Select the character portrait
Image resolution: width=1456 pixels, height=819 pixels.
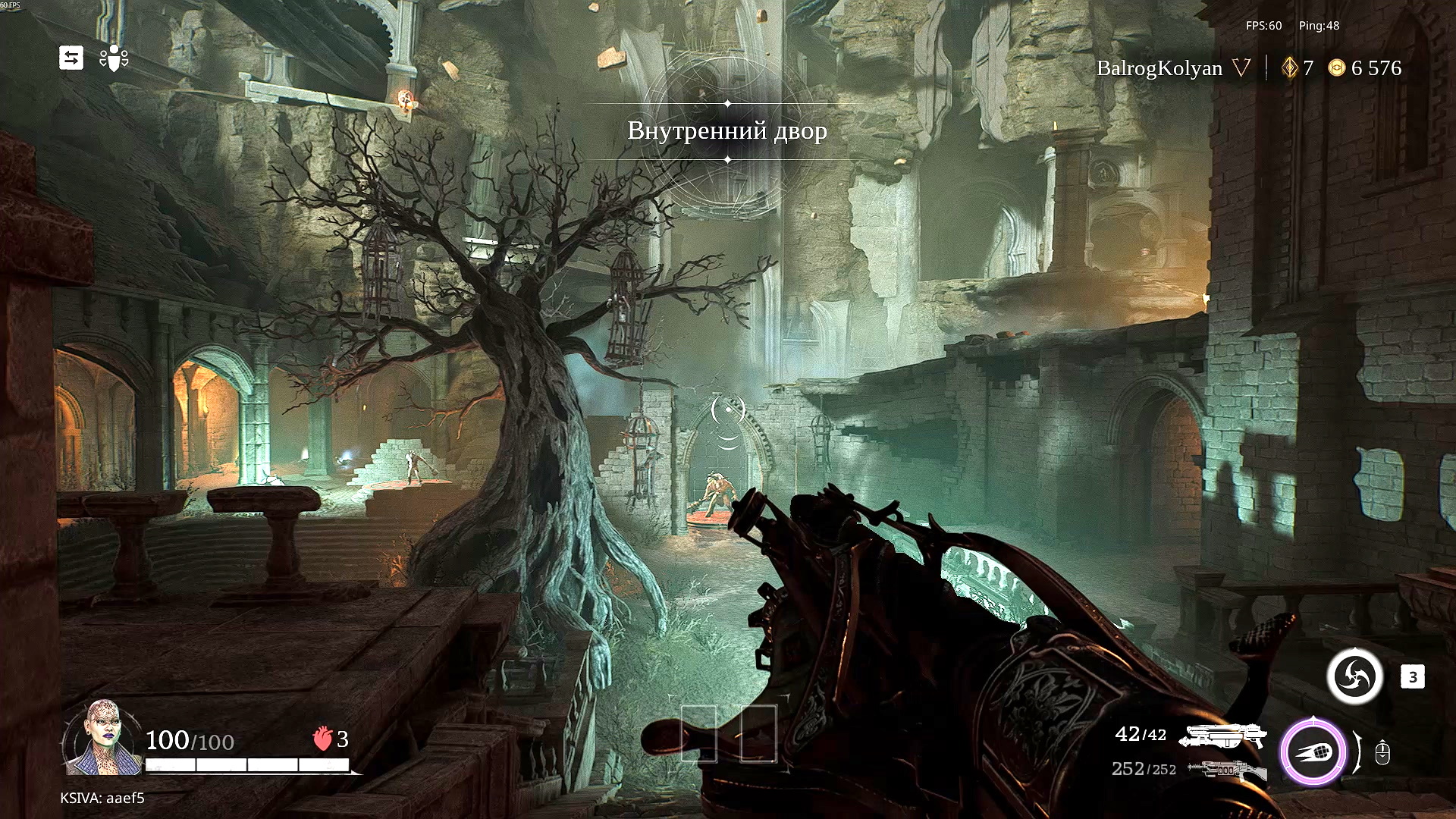[x=102, y=738]
